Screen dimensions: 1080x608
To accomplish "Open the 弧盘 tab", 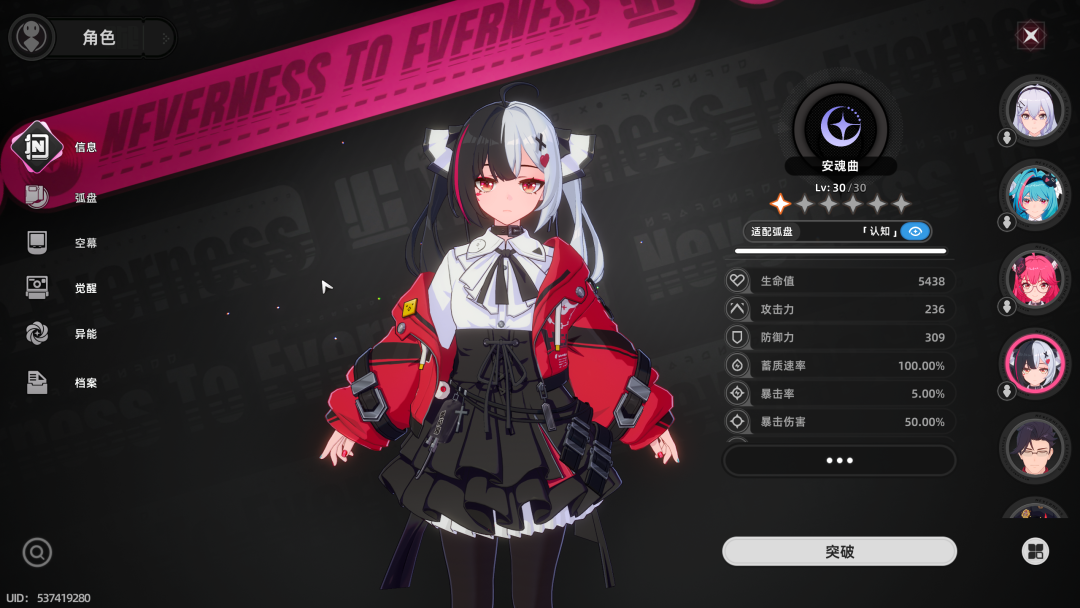I will coord(60,197).
